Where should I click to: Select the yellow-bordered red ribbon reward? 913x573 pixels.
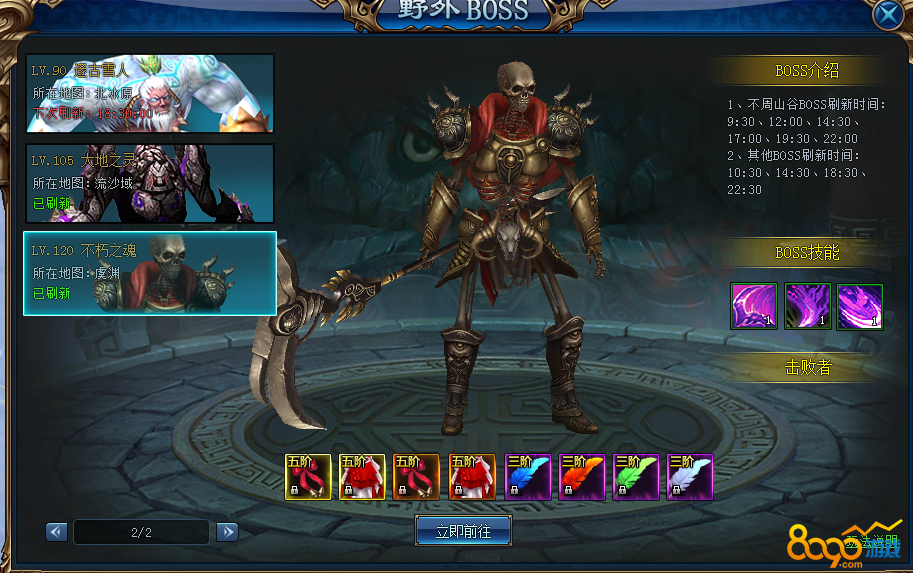(308, 477)
